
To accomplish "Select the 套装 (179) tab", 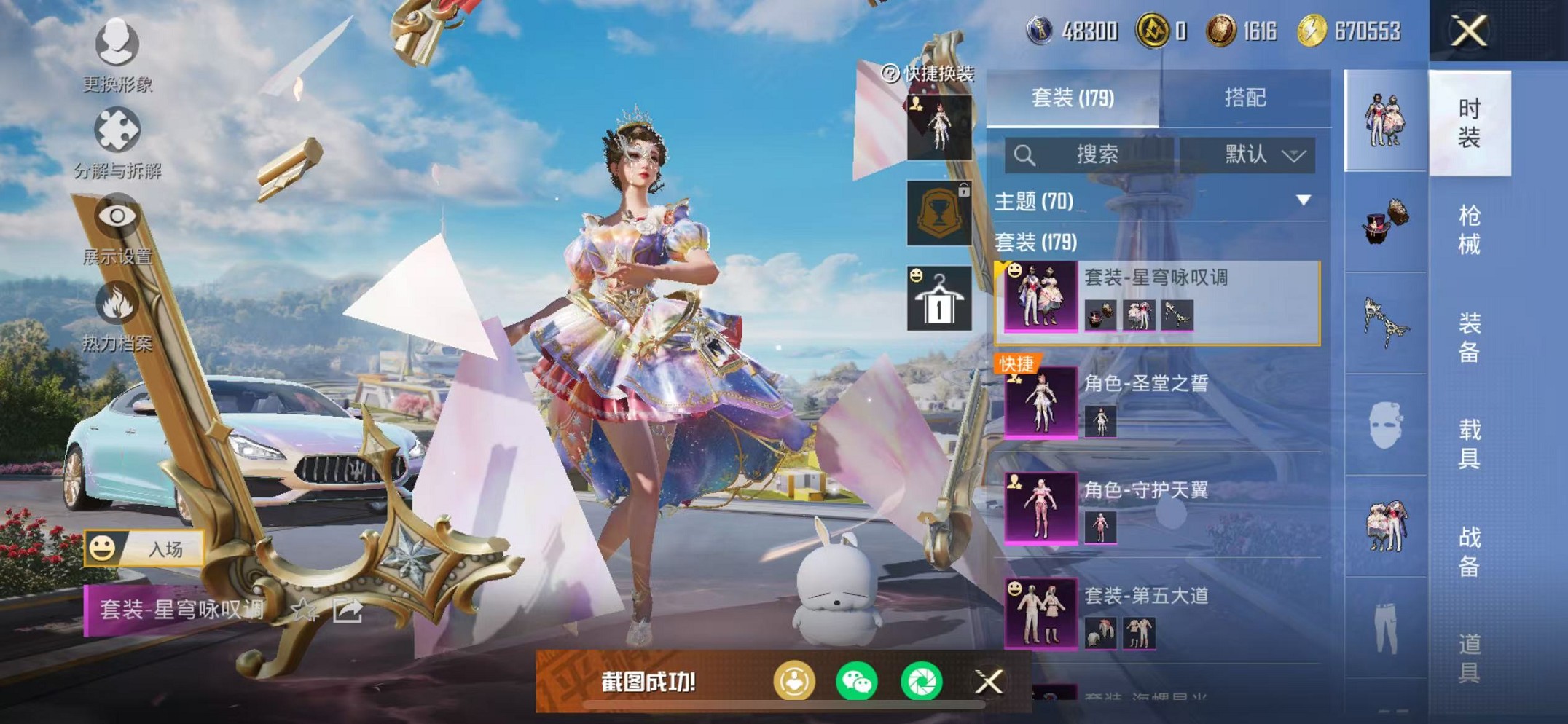I will (1073, 98).
